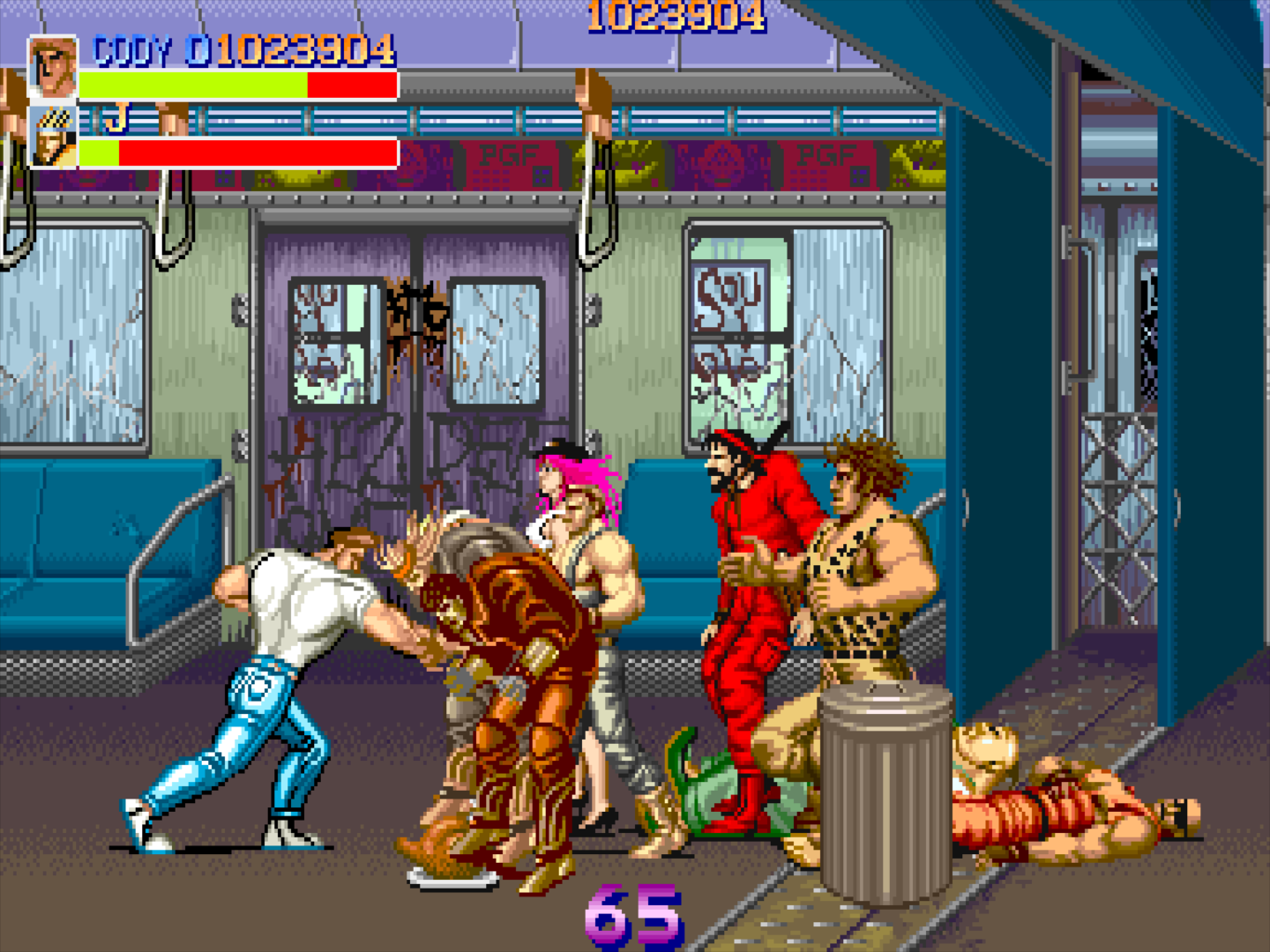Click Cody's player portrait
This screenshot has width=1270, height=952.
coord(52,67)
